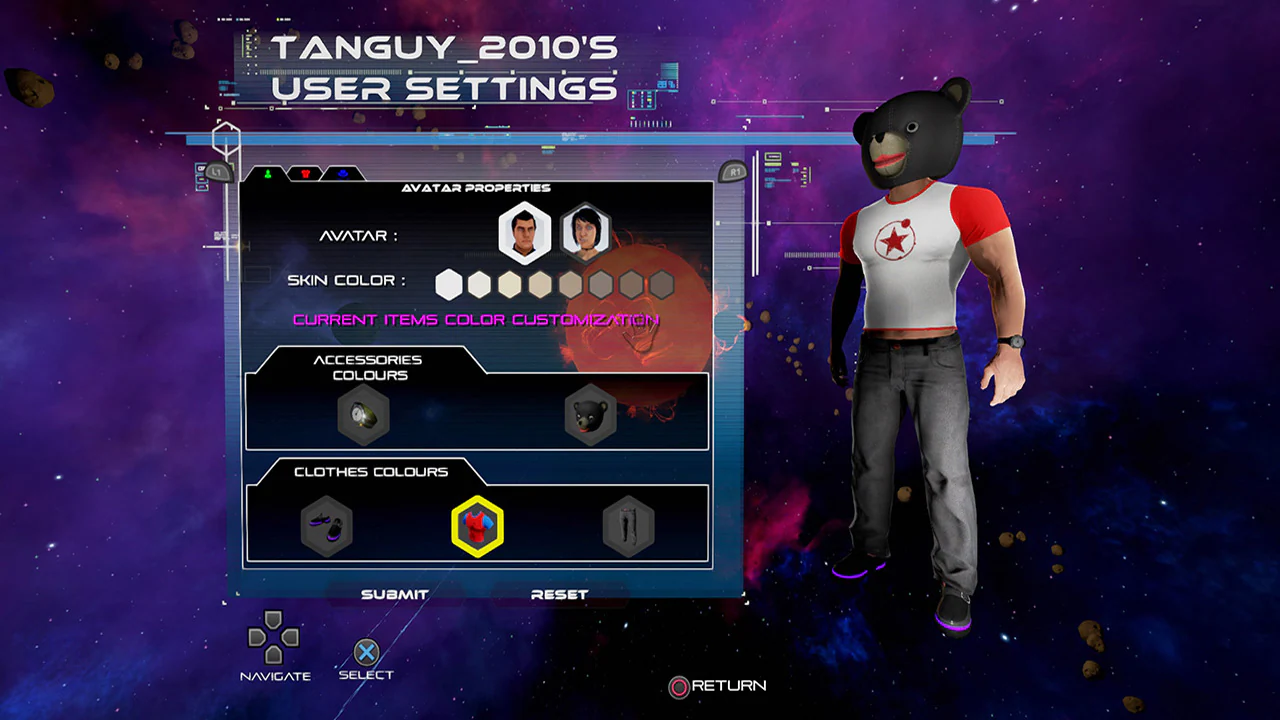Click the R1 shoulder button indicator
Viewport: 1280px width, 720px height.
[735, 171]
